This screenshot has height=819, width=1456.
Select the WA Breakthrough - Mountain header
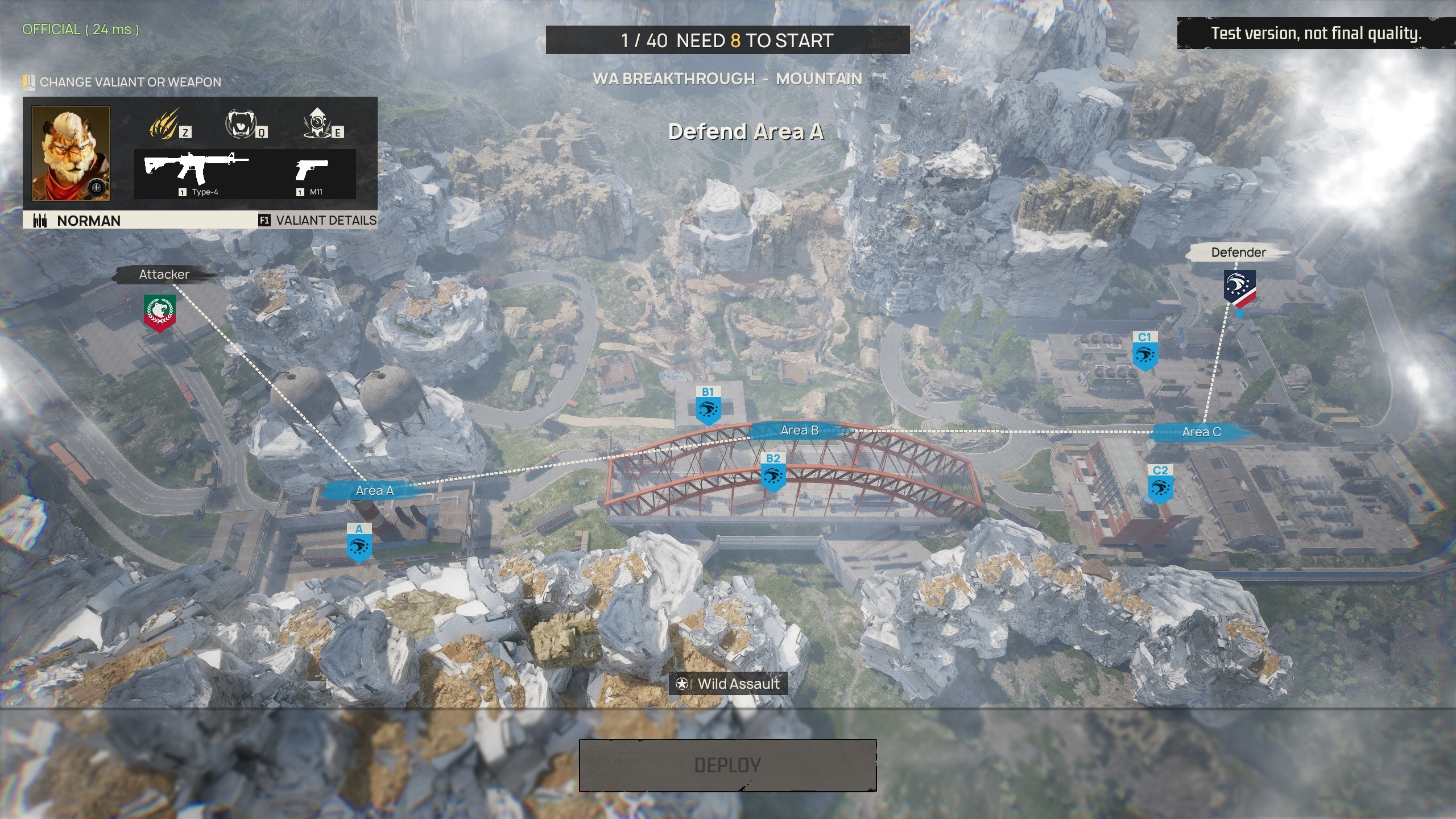pyautogui.click(x=726, y=79)
